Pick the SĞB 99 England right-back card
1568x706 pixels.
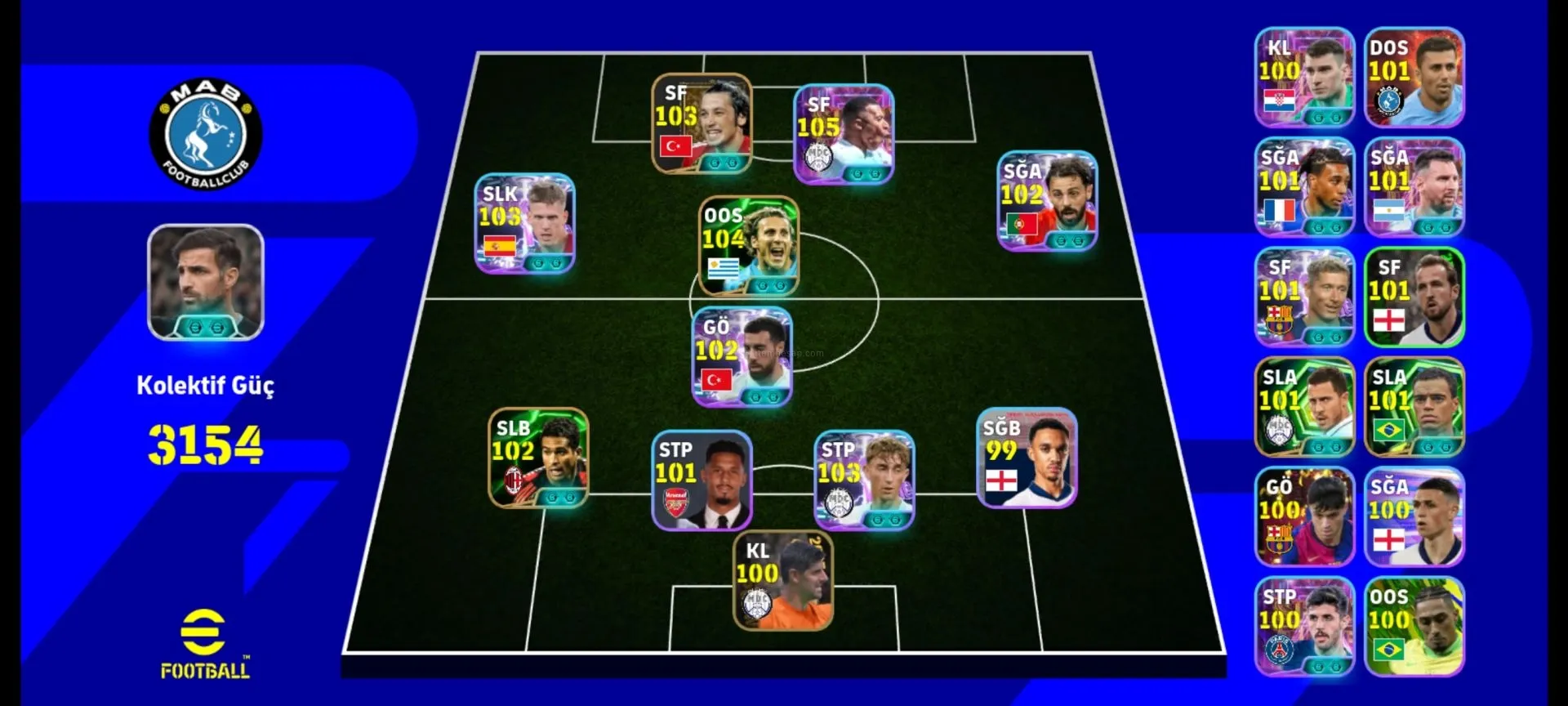(1027, 458)
